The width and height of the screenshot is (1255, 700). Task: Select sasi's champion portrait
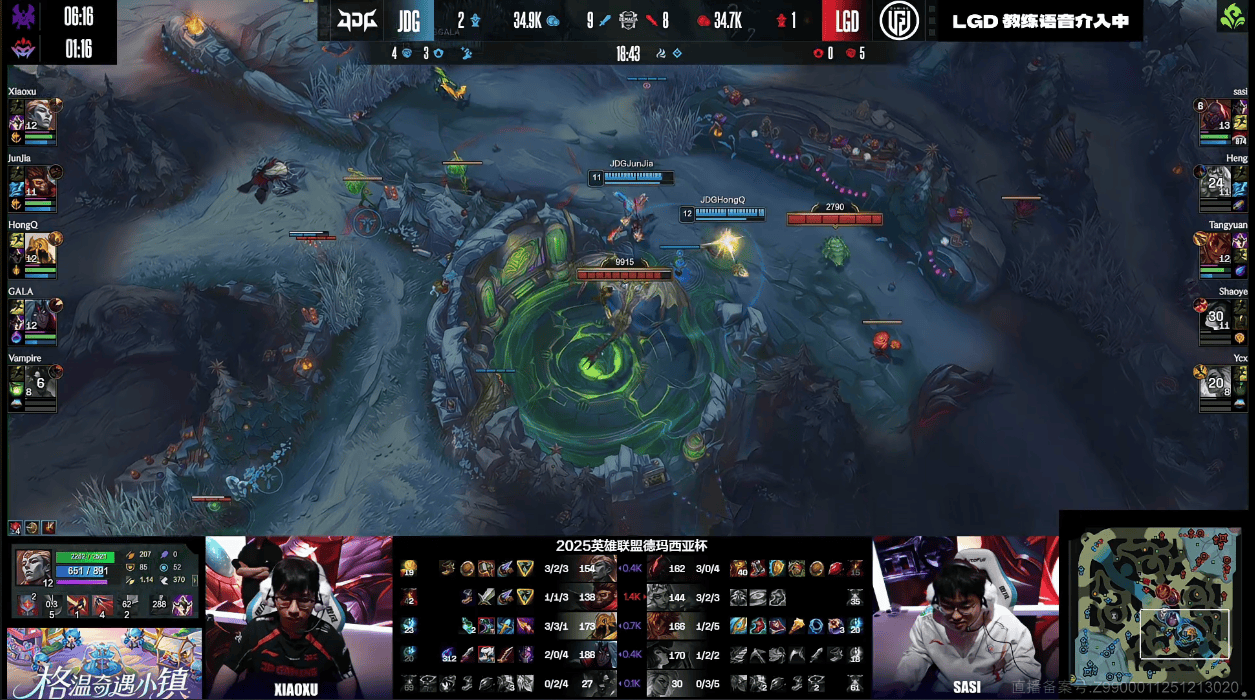[x=1216, y=113]
